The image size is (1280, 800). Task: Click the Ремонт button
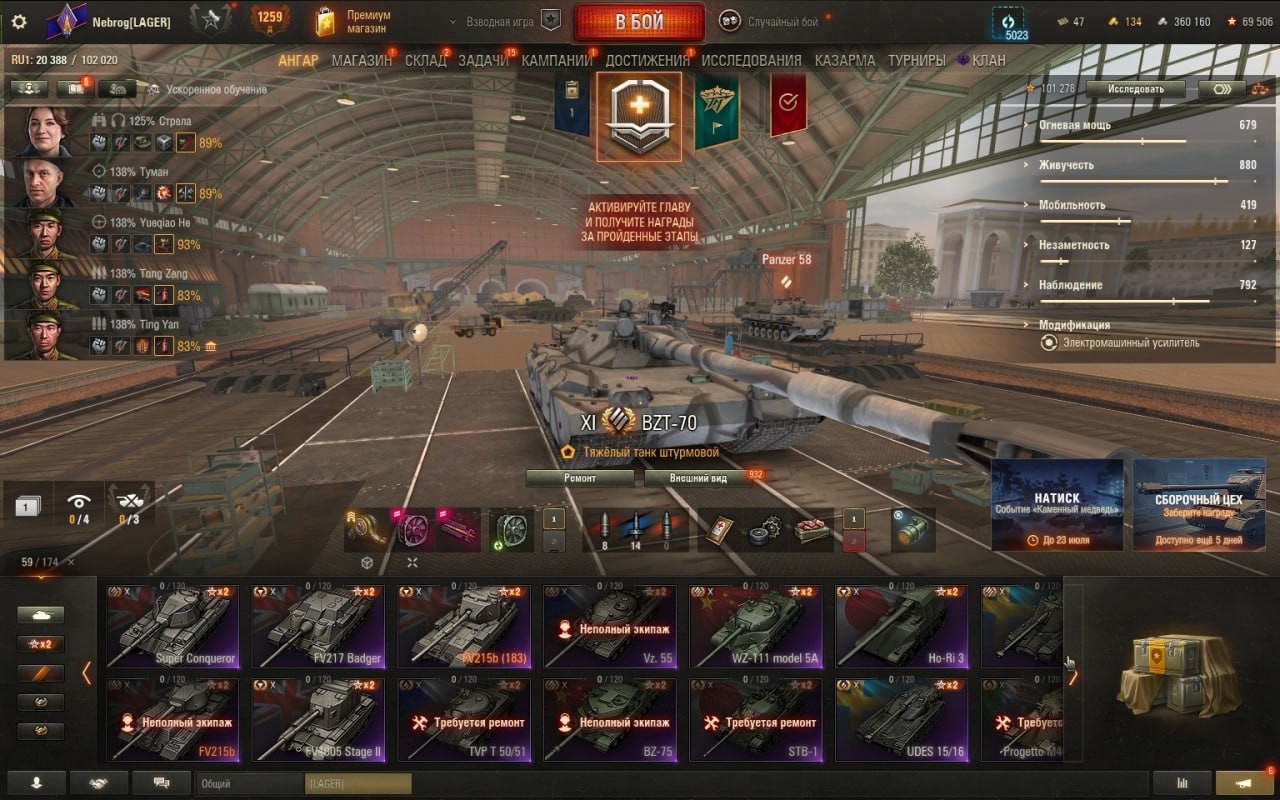pos(580,478)
